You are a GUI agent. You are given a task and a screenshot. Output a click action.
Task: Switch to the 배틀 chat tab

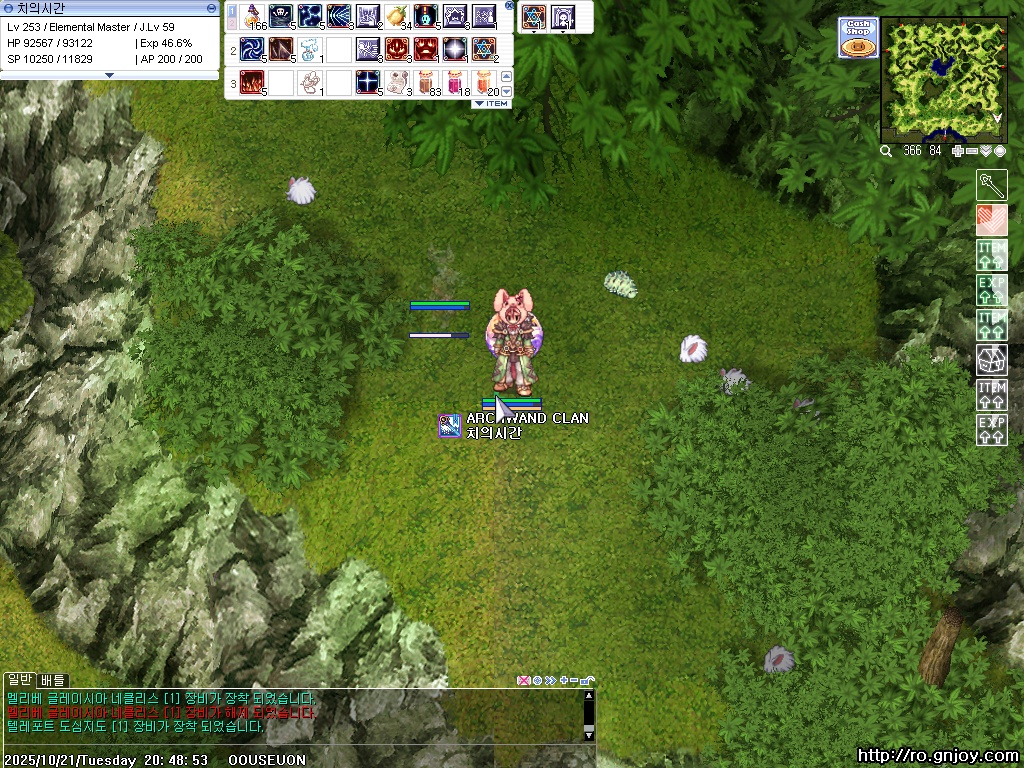pos(52,680)
